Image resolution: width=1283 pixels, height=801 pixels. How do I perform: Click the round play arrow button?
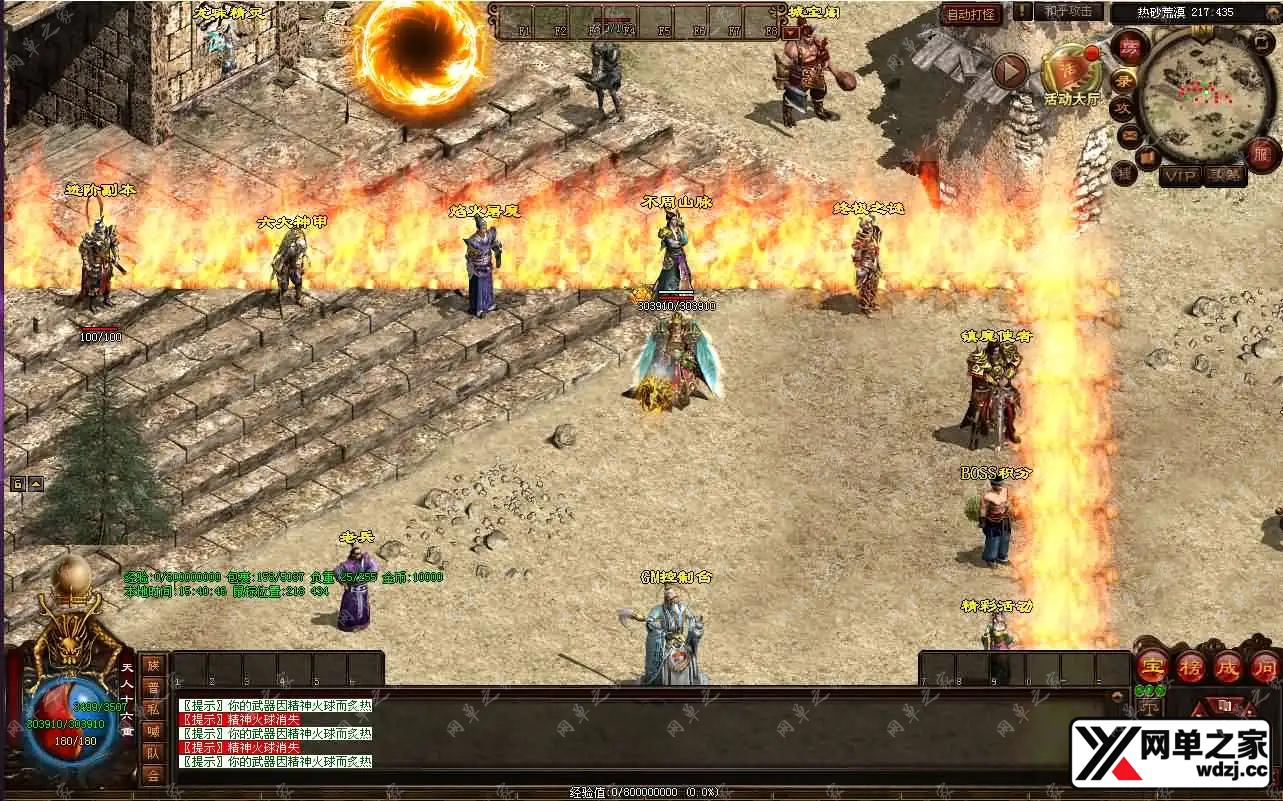(1010, 71)
